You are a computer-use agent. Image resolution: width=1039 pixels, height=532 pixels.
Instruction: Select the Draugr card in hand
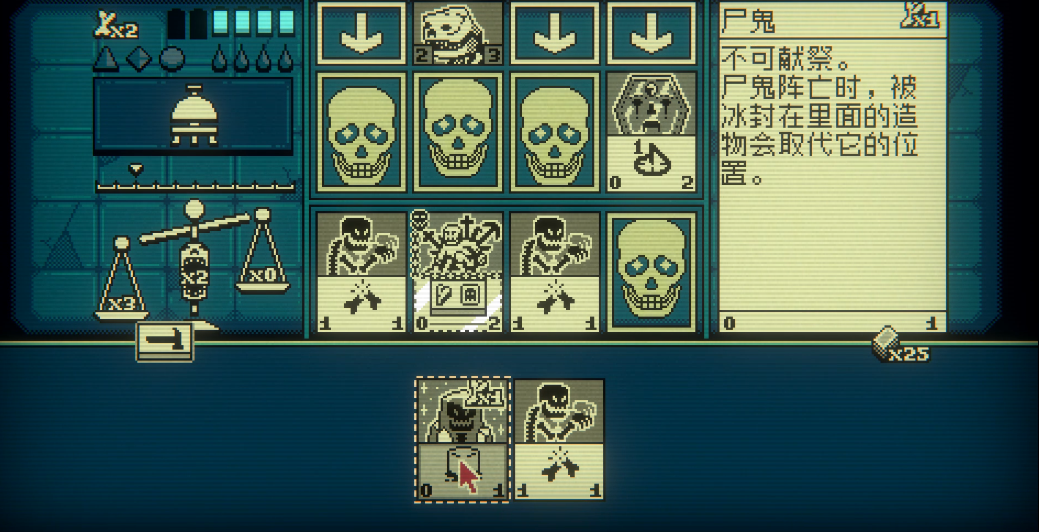(462, 438)
